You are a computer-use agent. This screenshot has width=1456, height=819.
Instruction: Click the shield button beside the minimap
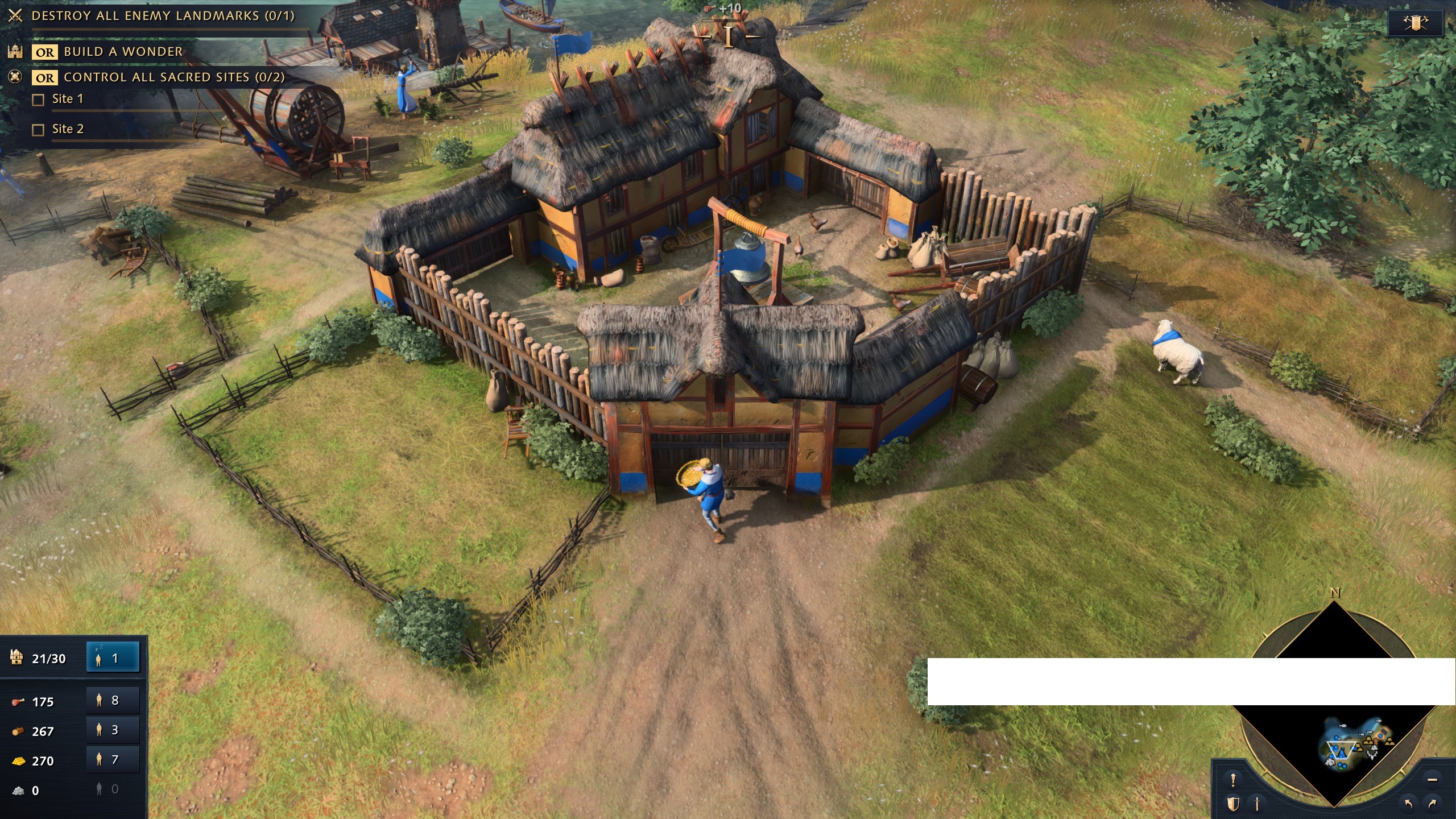click(x=1233, y=804)
